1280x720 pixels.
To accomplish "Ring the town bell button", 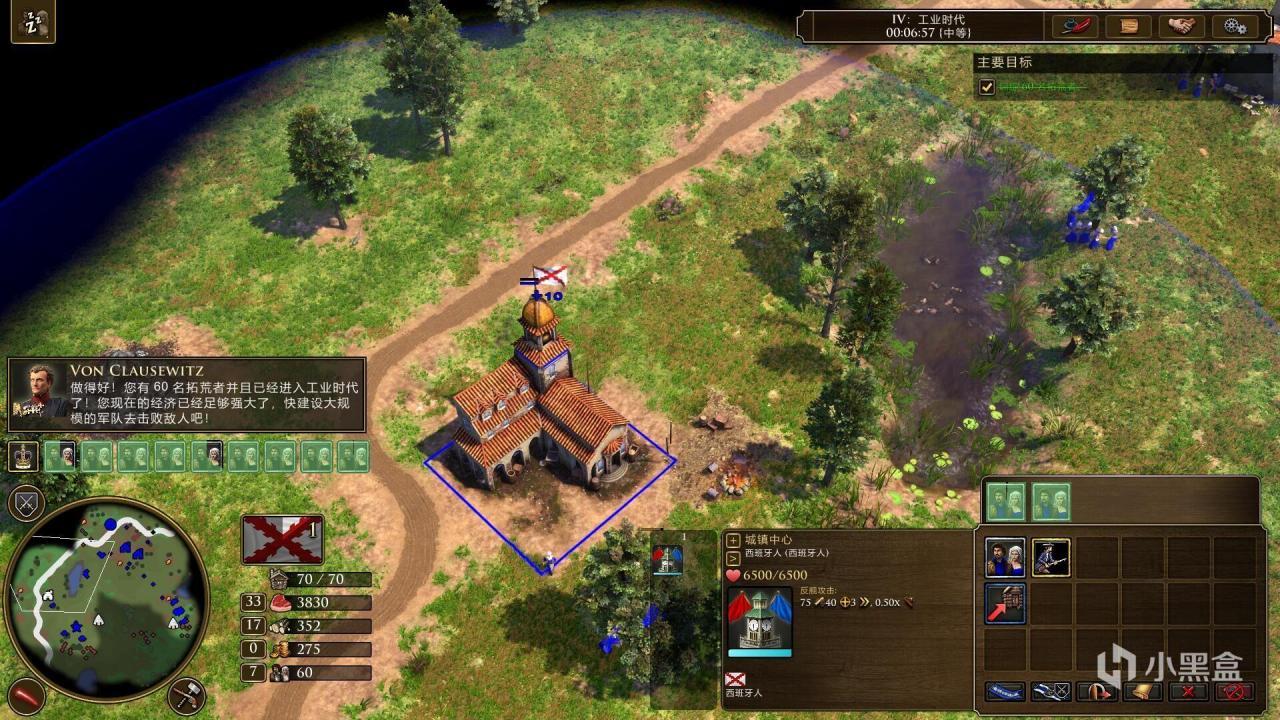I will [1143, 691].
